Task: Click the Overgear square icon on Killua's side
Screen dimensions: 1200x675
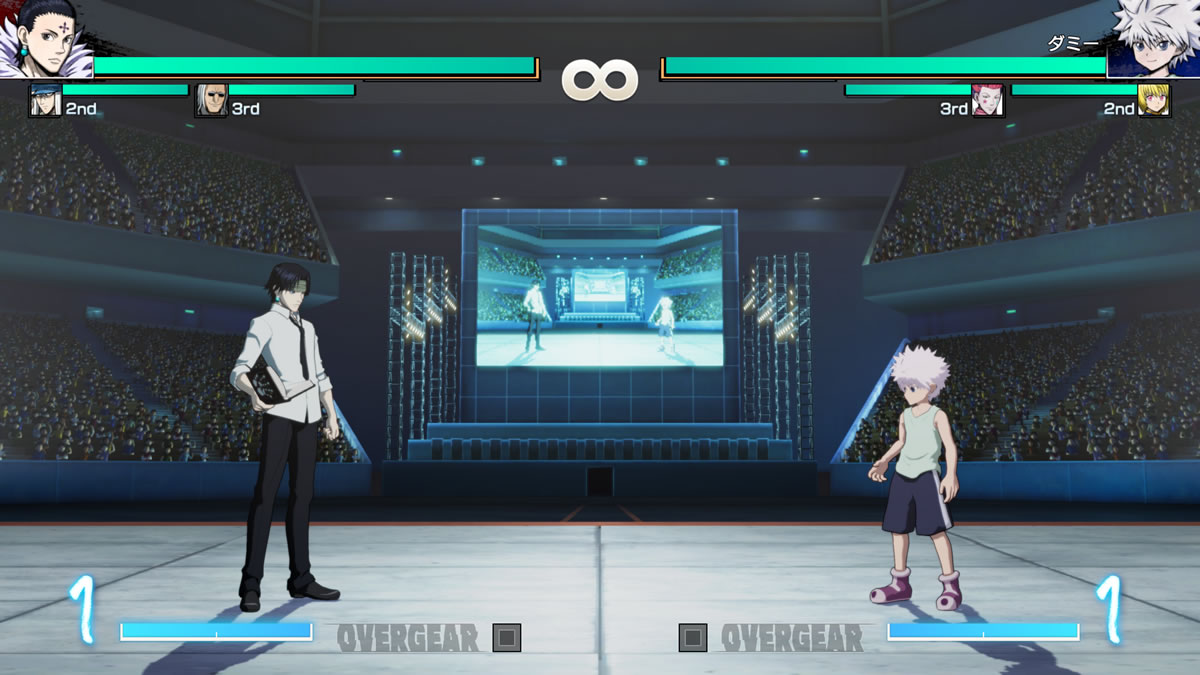Action: click(693, 637)
